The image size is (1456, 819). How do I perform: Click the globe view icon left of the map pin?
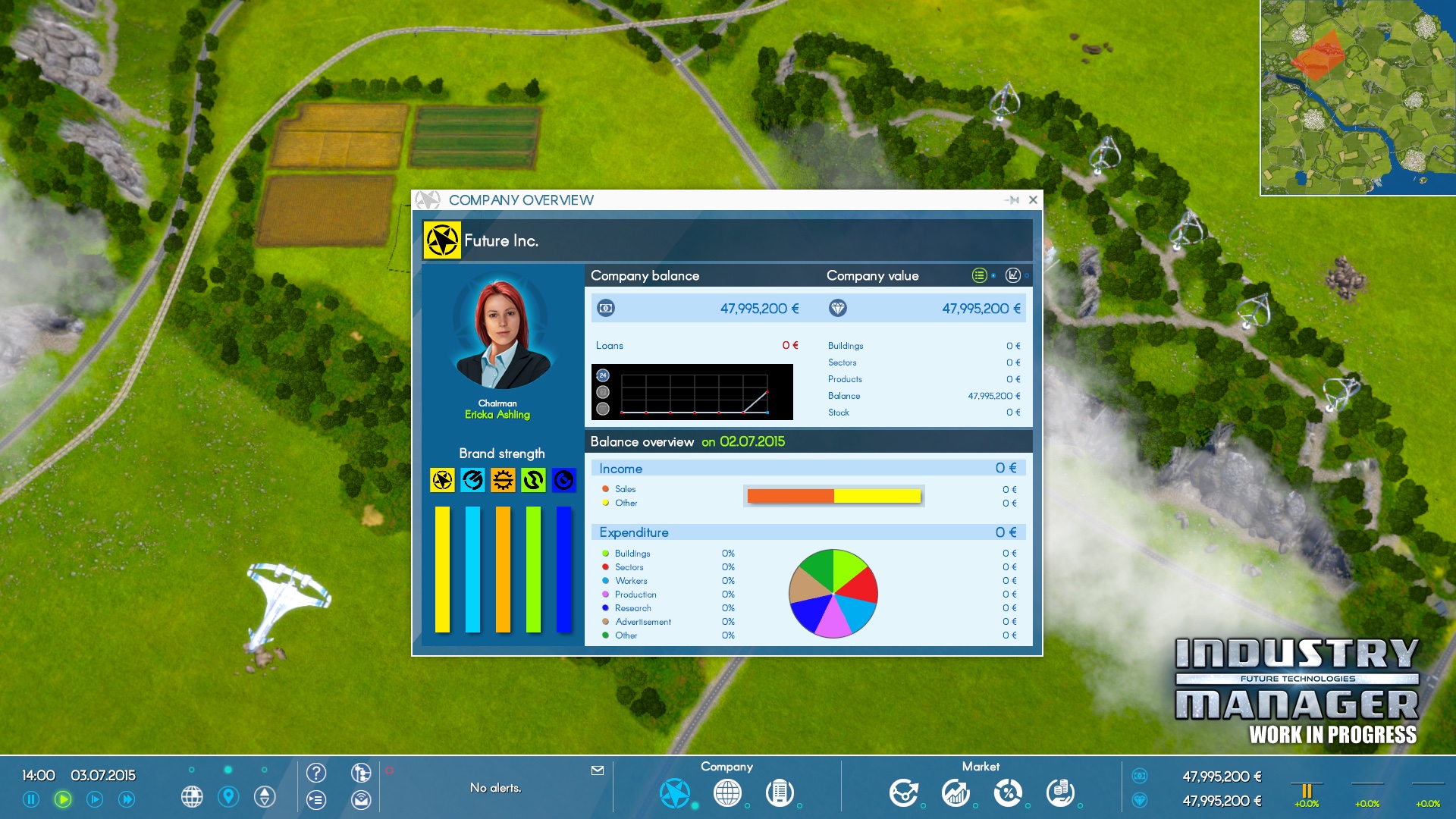click(x=192, y=797)
